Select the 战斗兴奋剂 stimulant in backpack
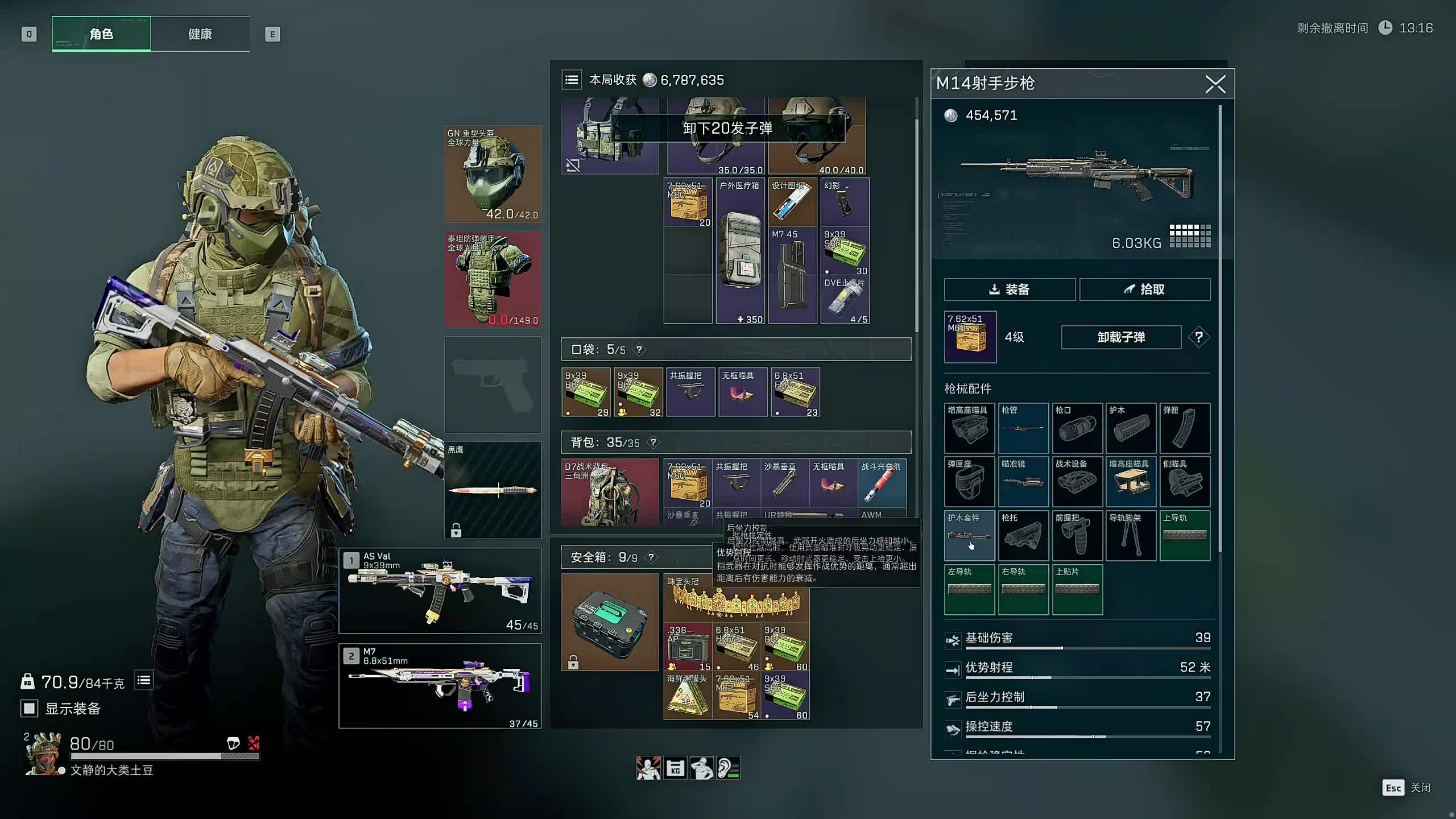1456x819 pixels. [881, 483]
